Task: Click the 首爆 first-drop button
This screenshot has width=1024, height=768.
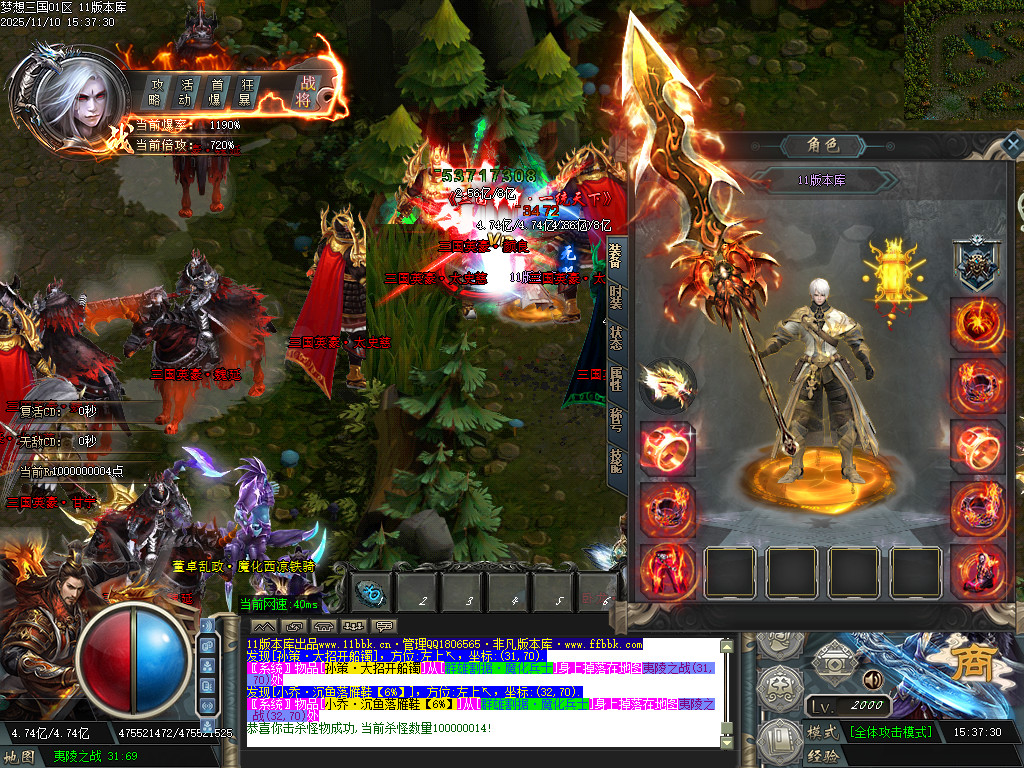Action: (215, 92)
